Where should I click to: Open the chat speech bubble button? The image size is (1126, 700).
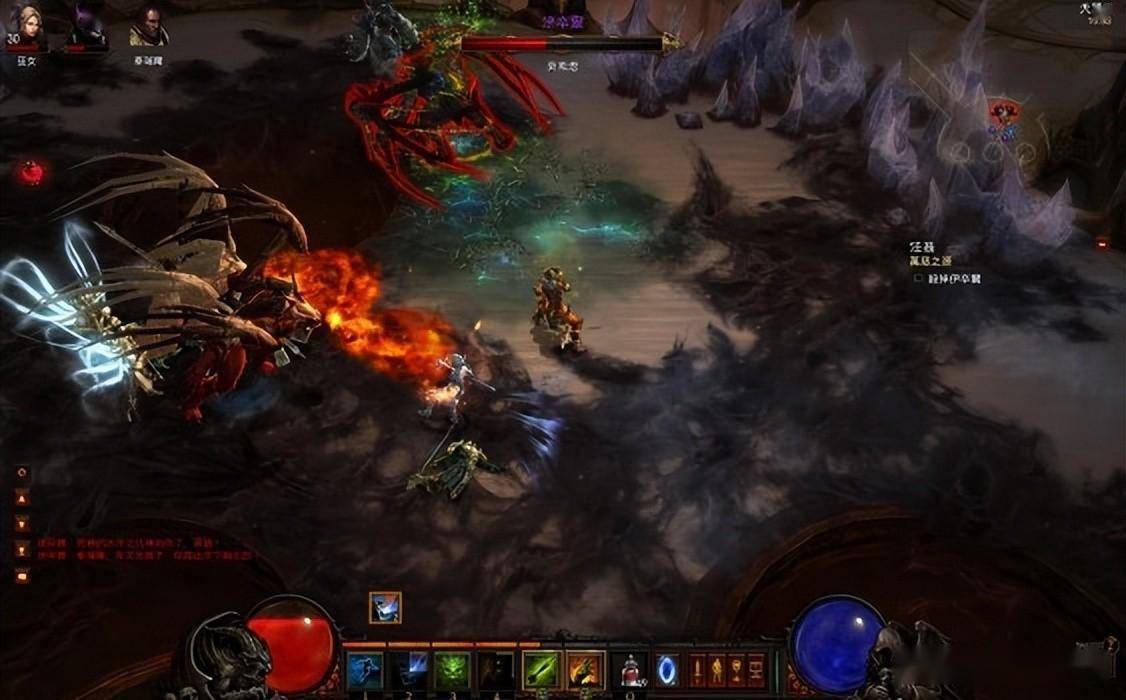point(22,575)
